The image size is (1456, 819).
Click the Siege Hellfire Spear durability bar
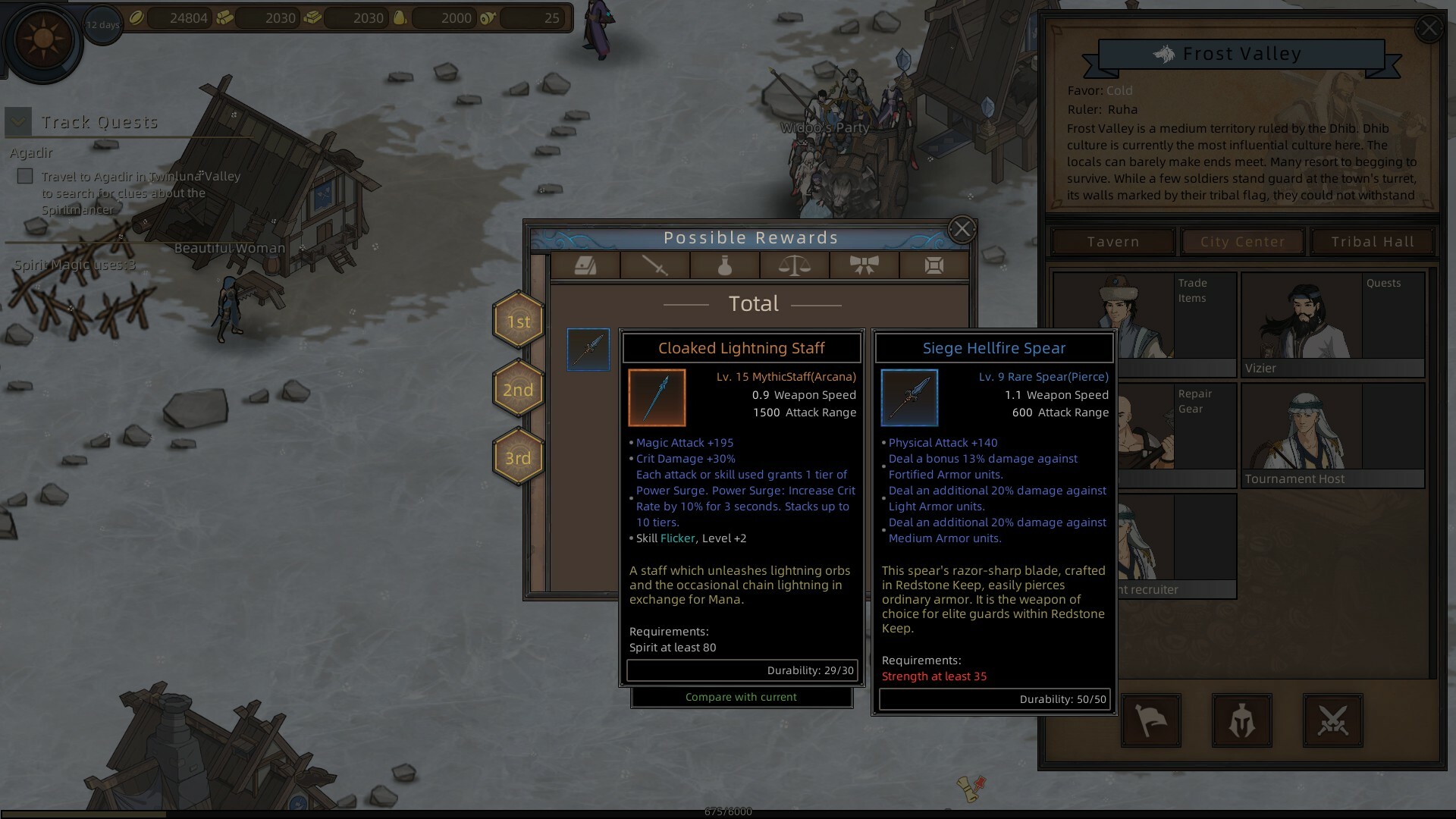point(993,699)
